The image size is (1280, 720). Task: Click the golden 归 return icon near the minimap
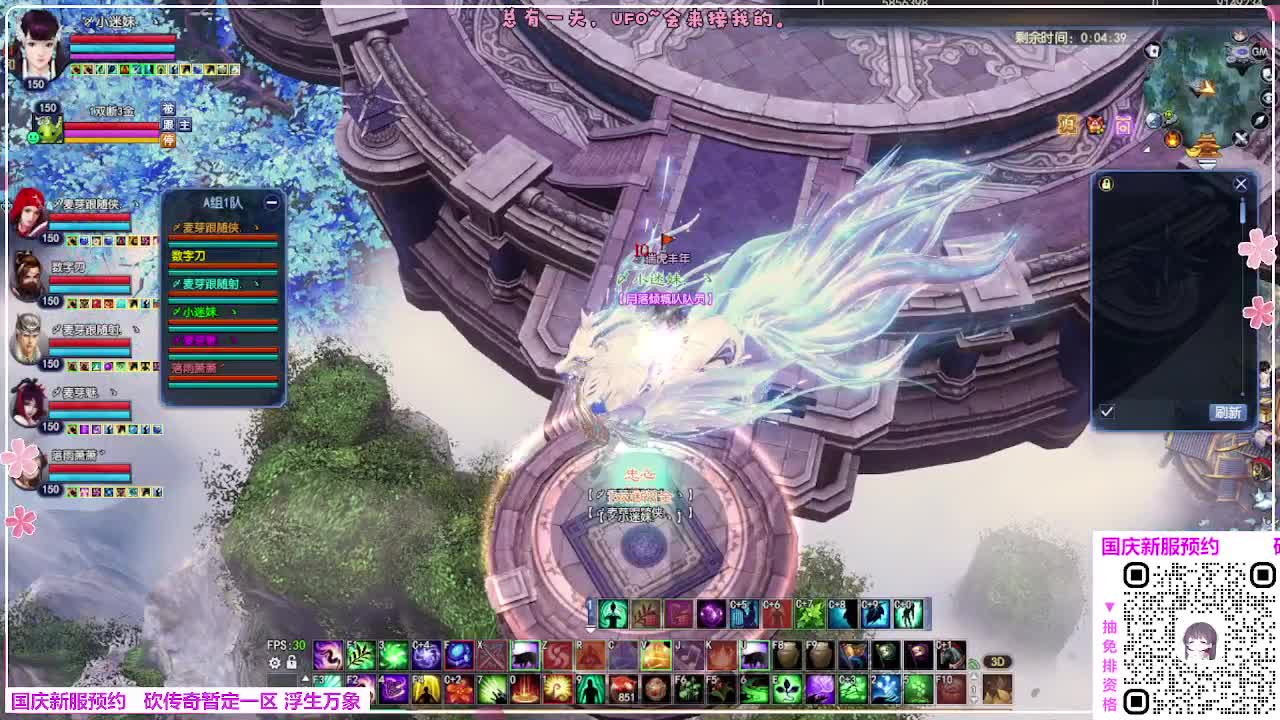click(x=1068, y=123)
